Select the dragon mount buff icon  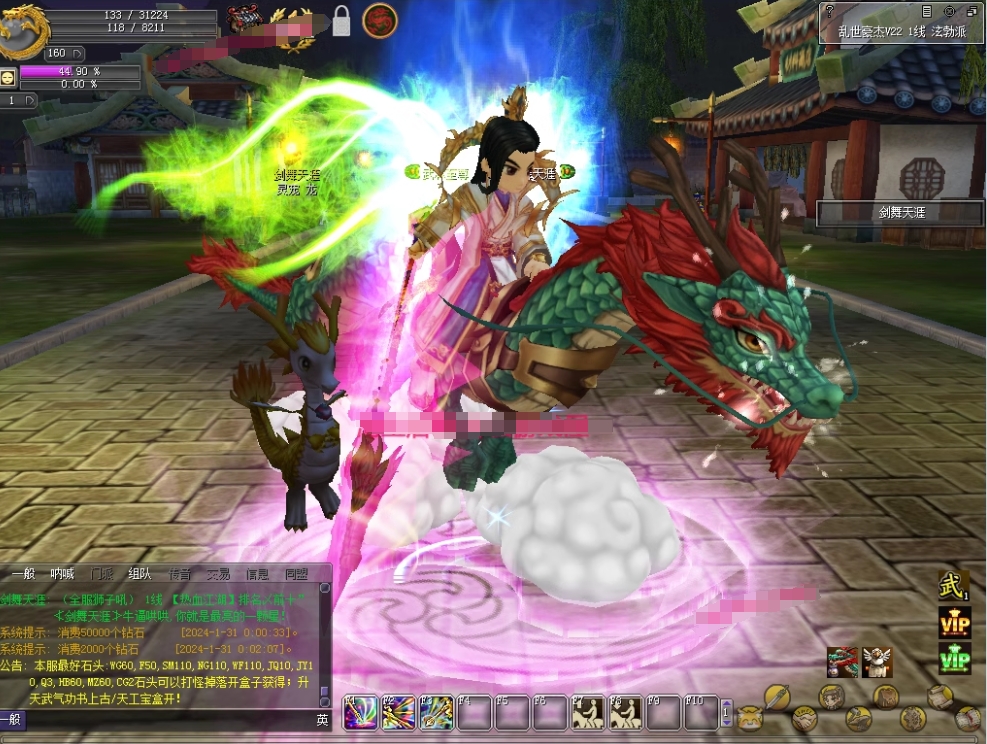pos(842,662)
